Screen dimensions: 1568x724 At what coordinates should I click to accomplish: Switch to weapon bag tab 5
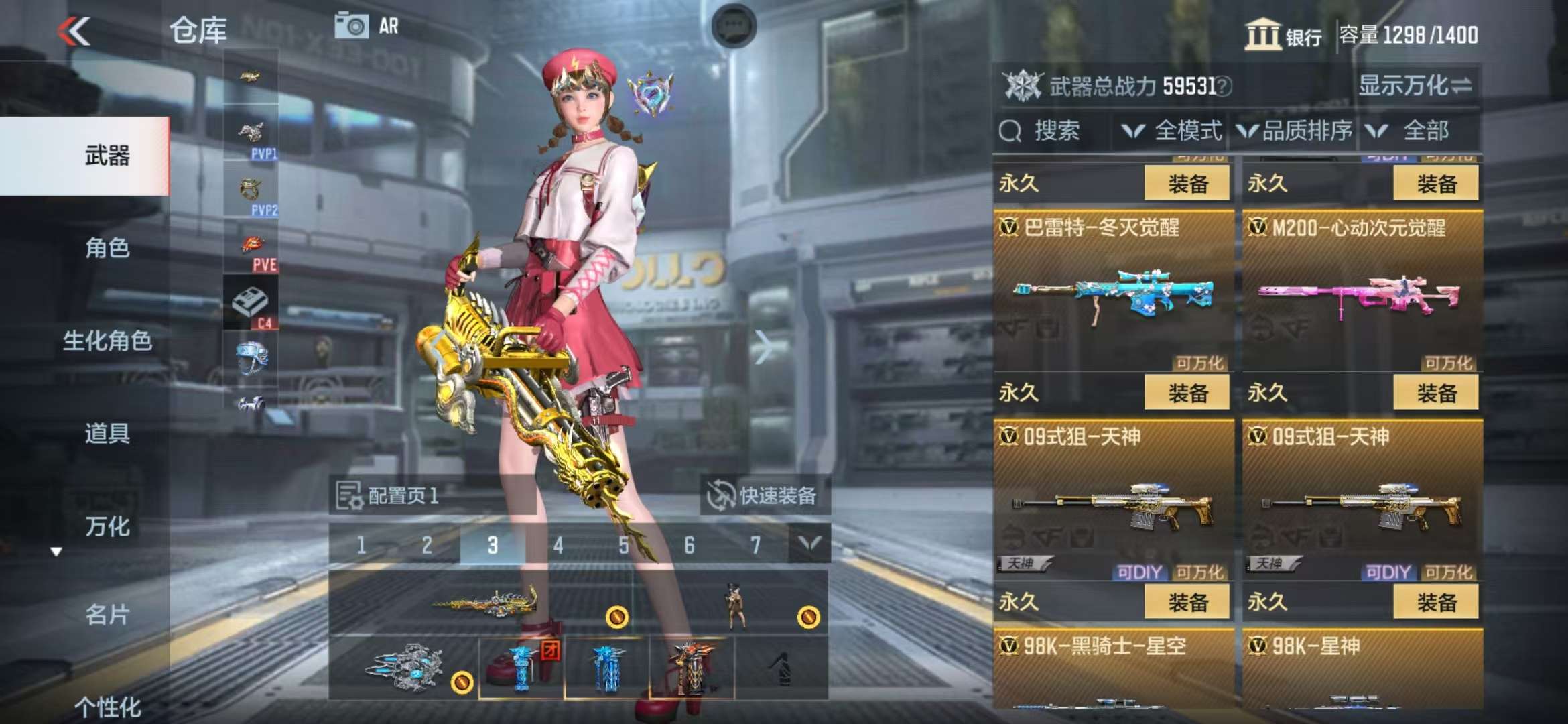624,545
